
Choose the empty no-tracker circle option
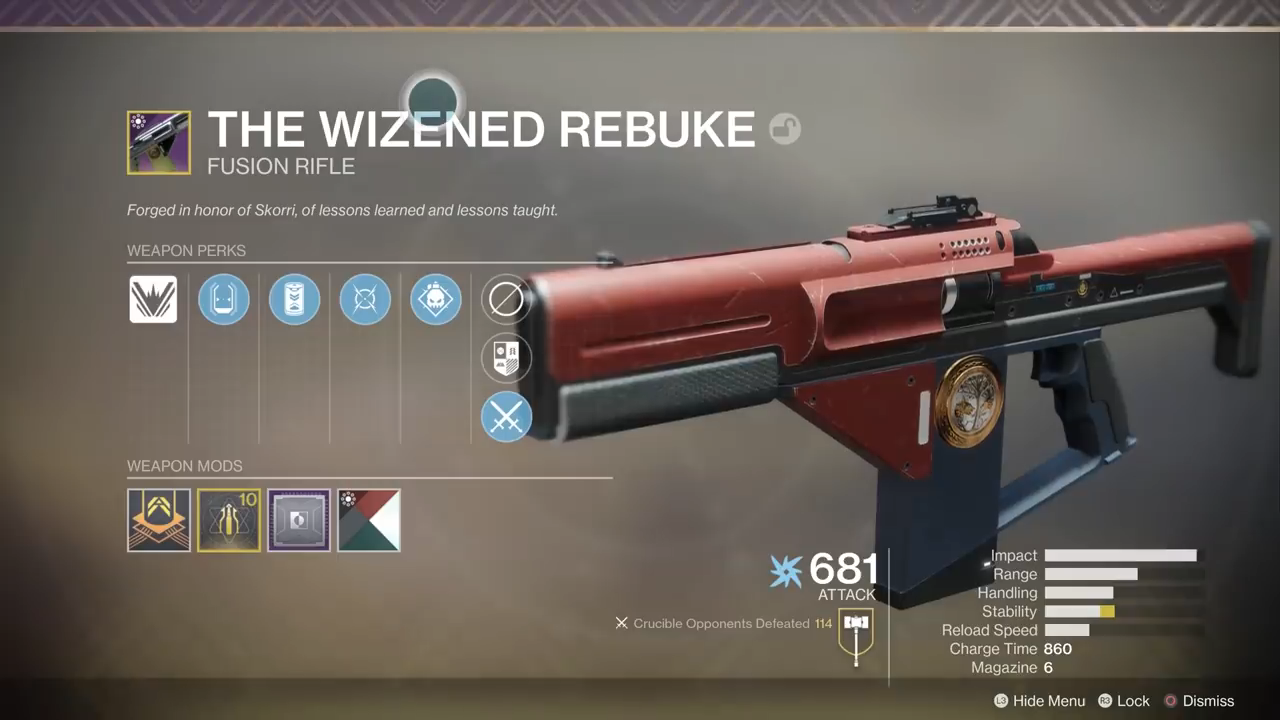coord(506,299)
